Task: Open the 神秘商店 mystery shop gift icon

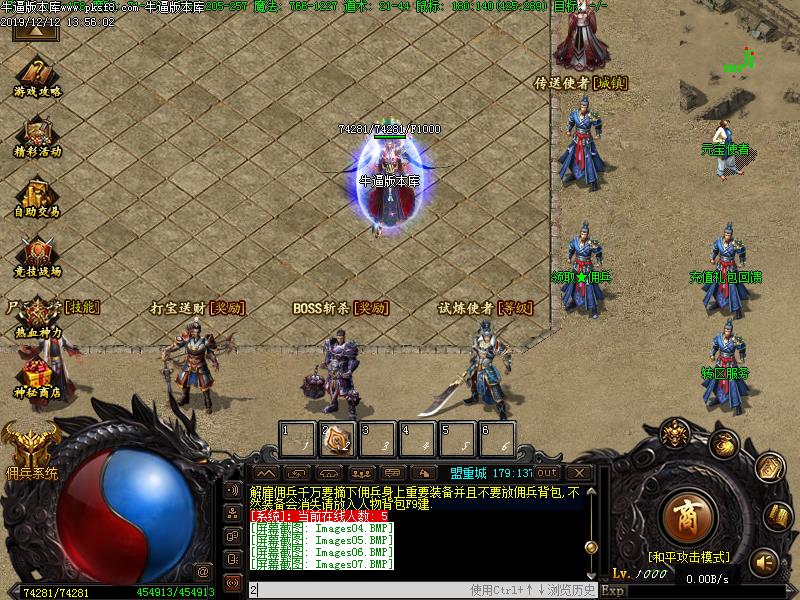Action: pos(38,378)
